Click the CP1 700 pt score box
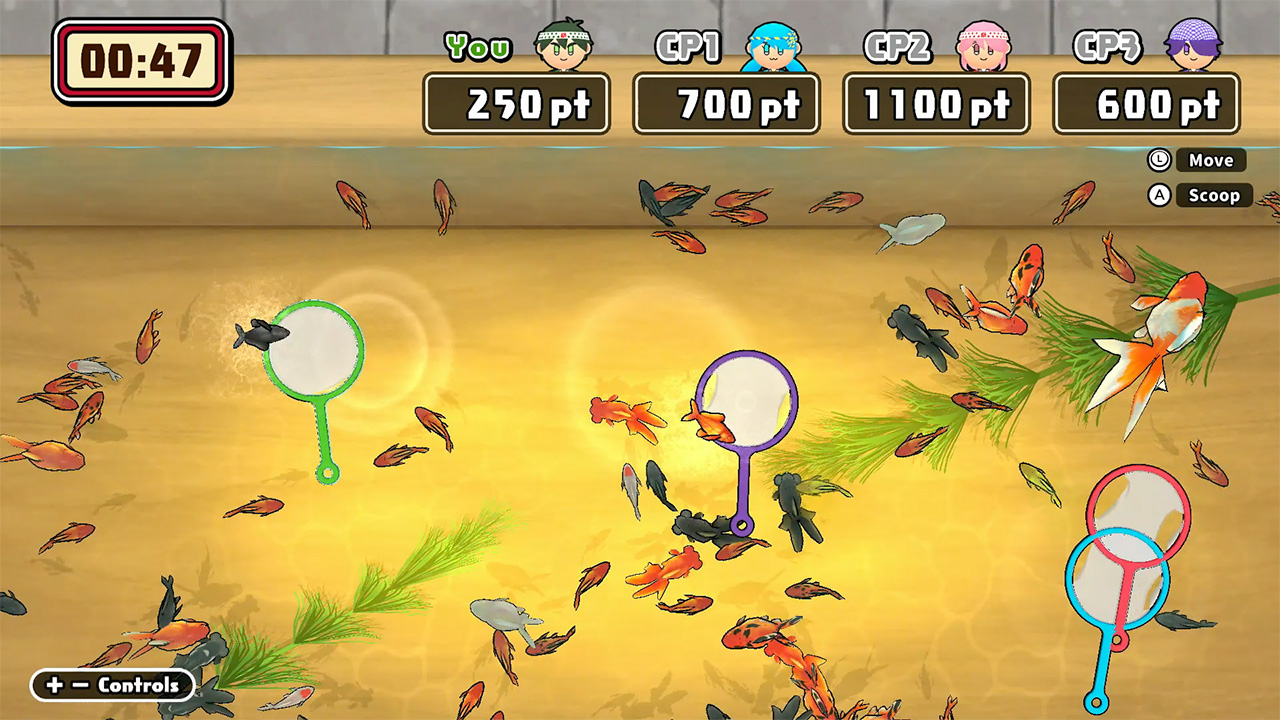 pyautogui.click(x=727, y=102)
